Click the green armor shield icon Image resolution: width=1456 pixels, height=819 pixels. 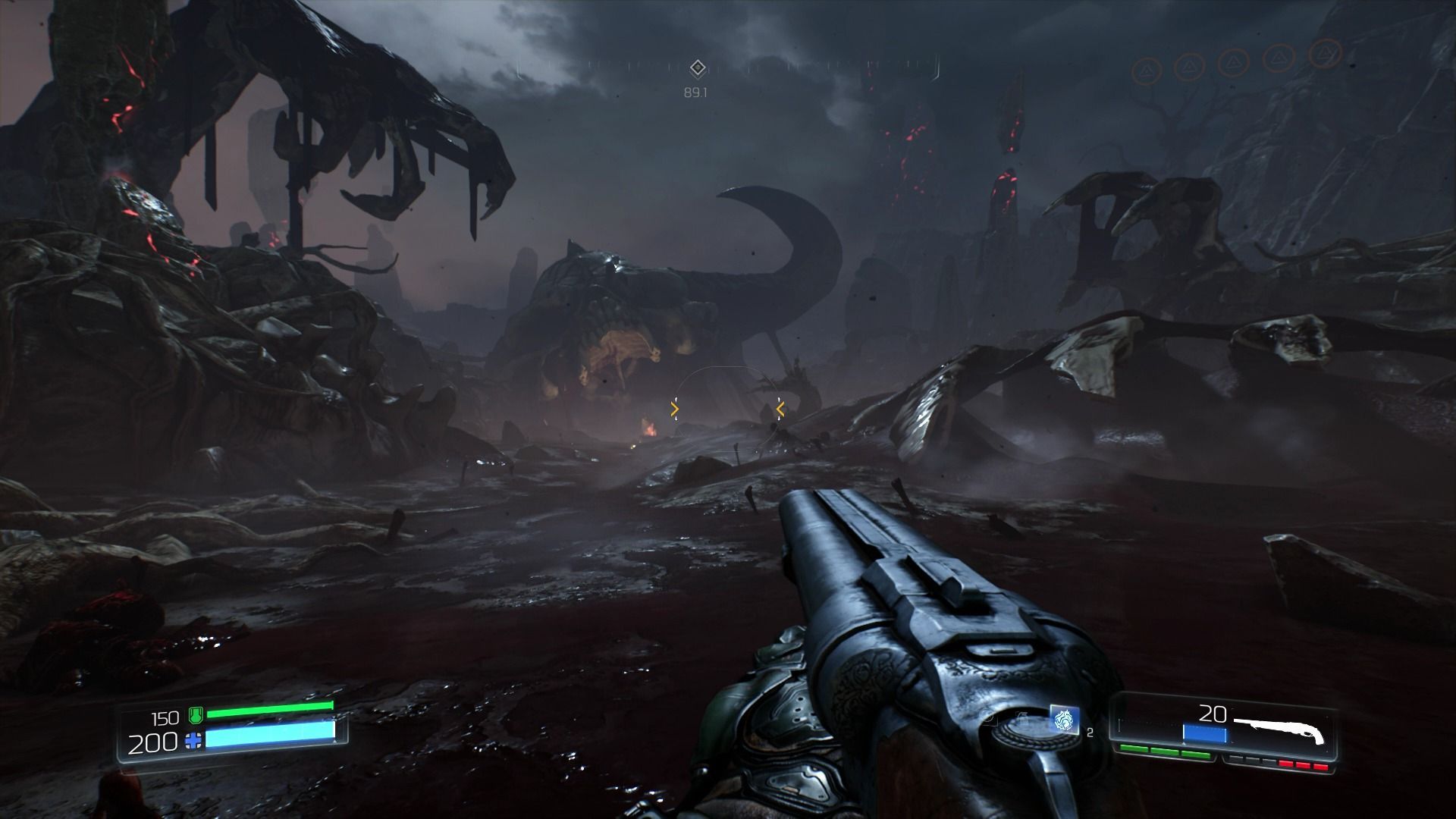[195, 715]
